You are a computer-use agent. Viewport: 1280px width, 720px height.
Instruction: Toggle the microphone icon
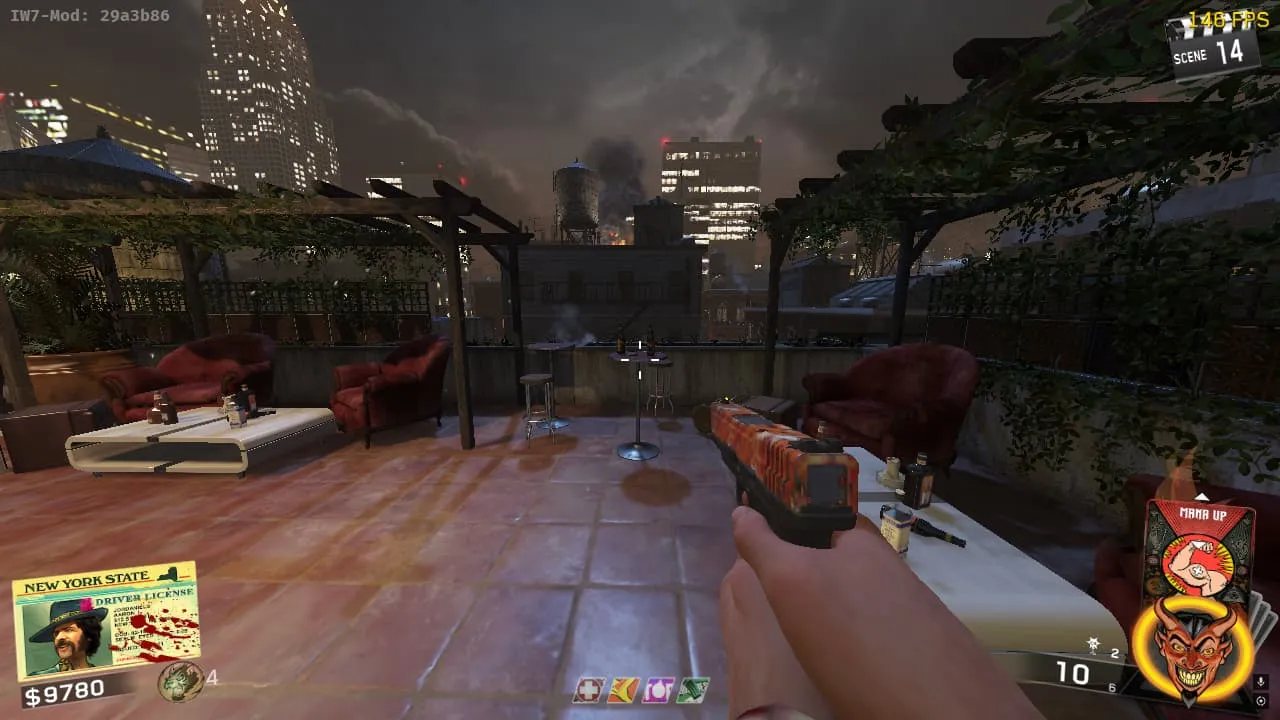point(1260,682)
